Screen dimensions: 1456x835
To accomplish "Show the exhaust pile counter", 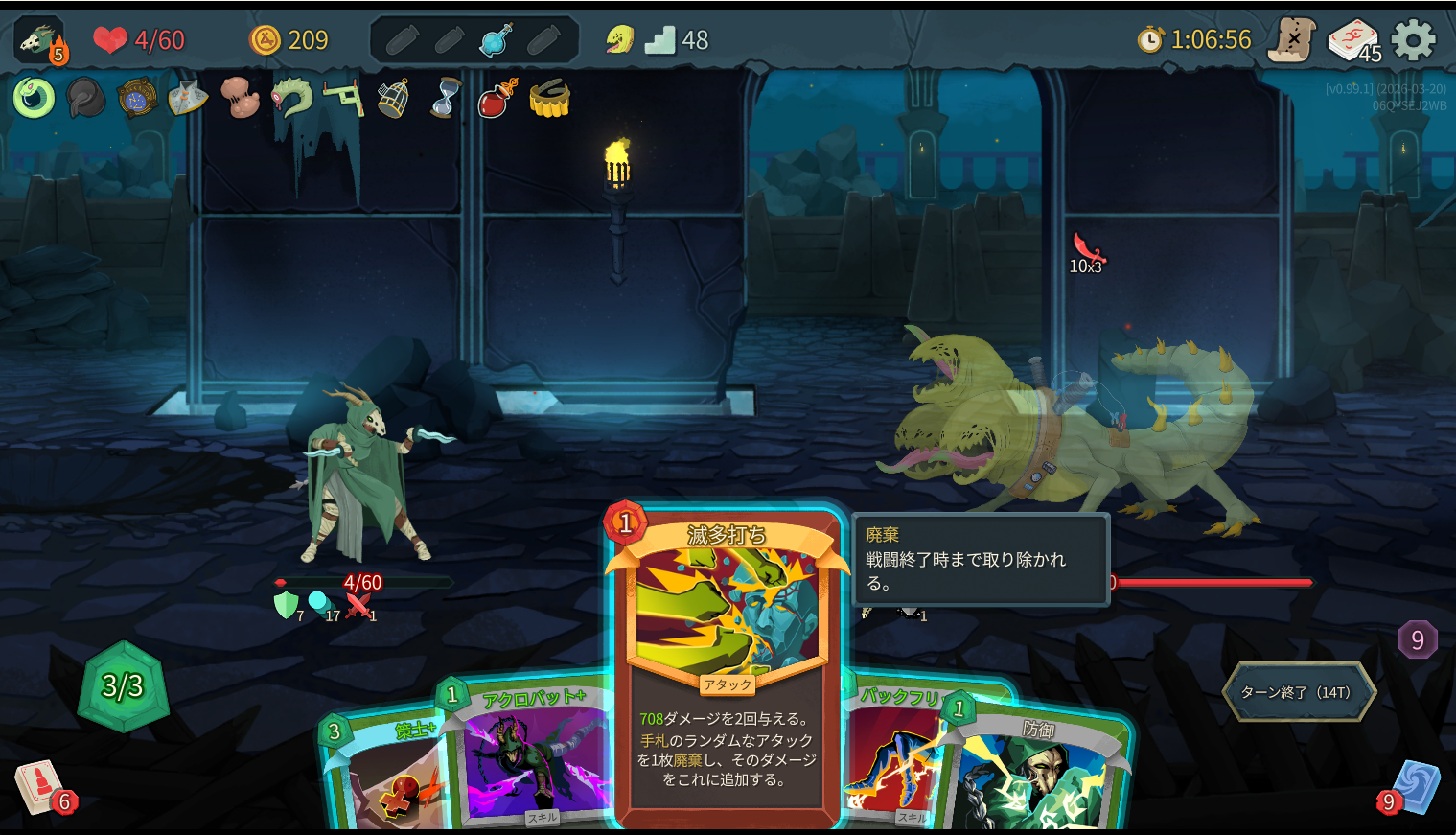I will pyautogui.click(x=1417, y=639).
